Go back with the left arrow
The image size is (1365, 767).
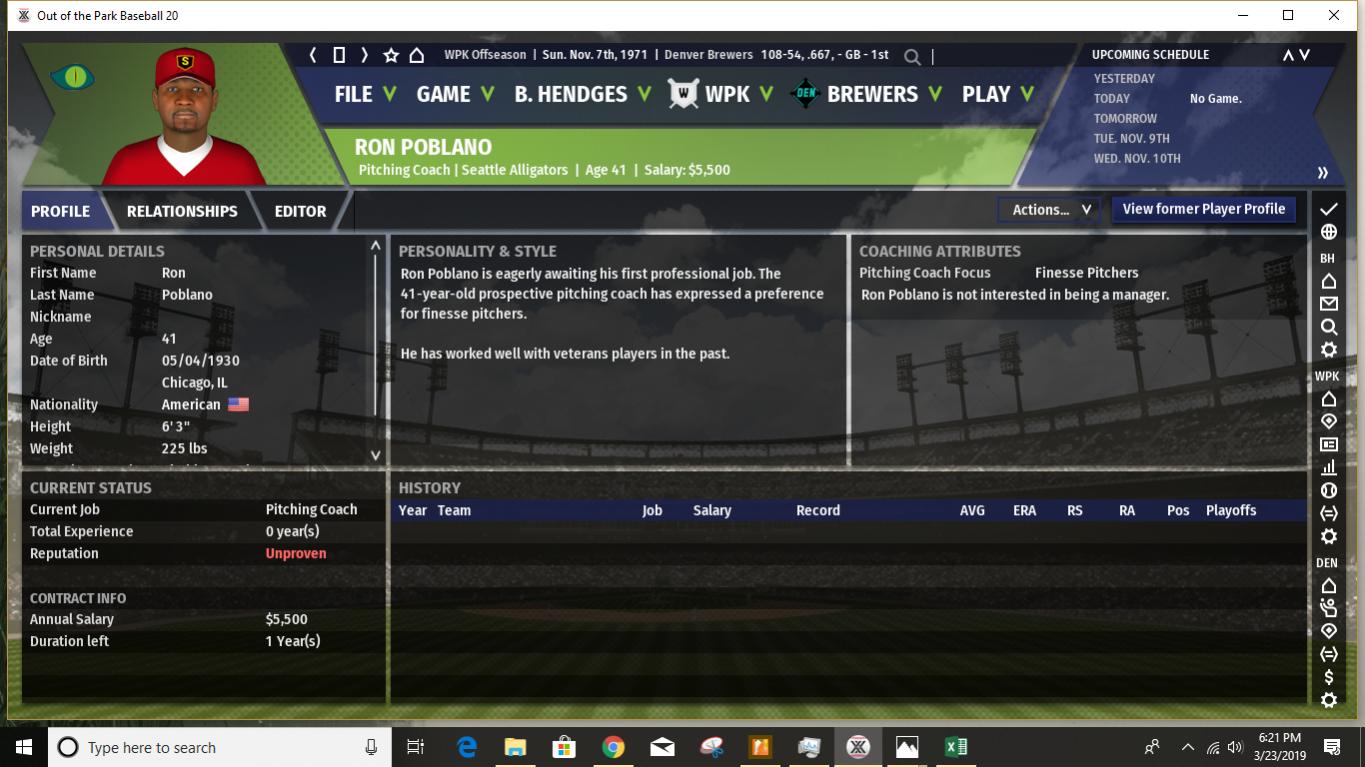tap(313, 56)
